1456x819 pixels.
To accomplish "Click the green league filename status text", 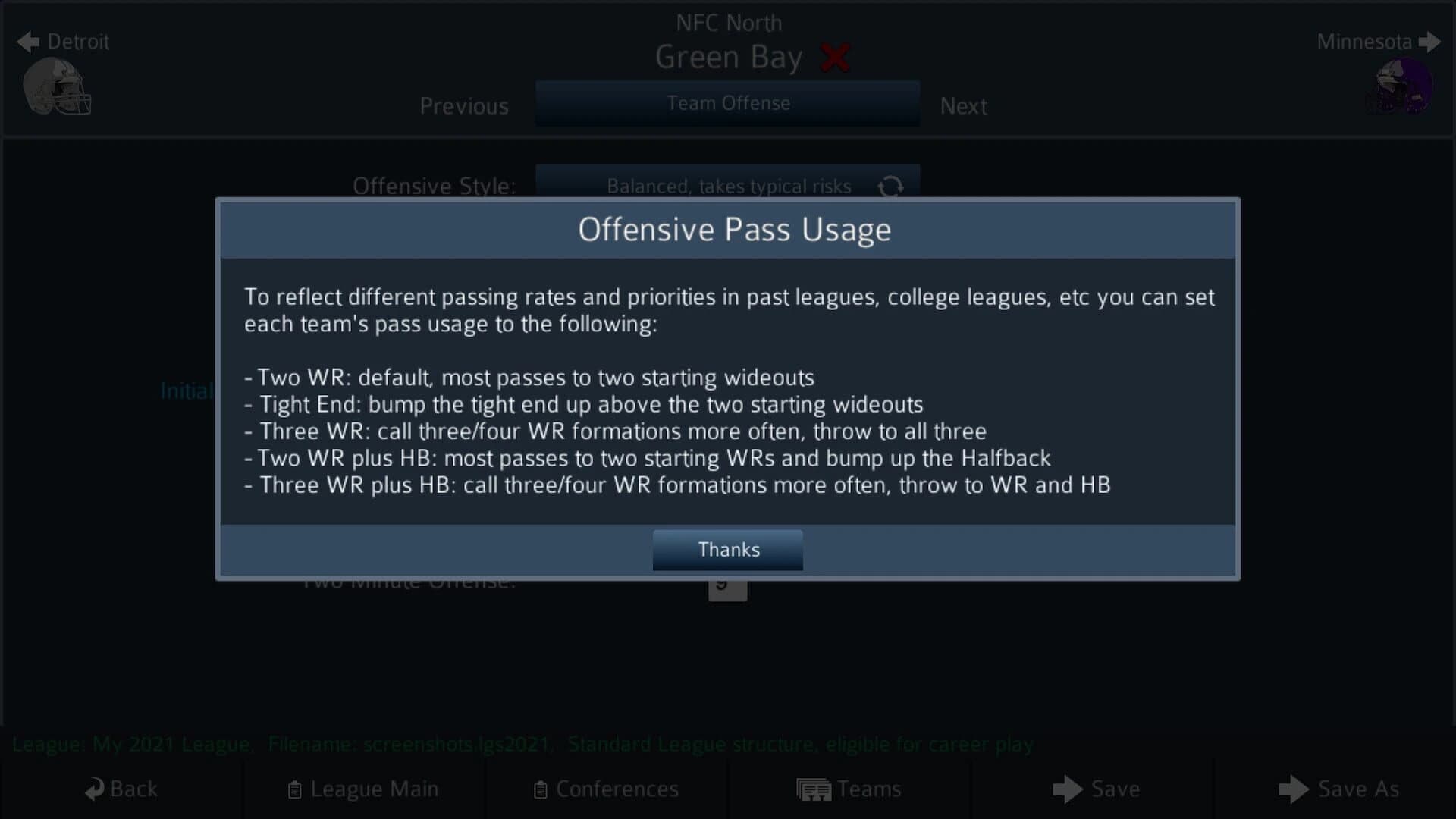I will click(523, 744).
